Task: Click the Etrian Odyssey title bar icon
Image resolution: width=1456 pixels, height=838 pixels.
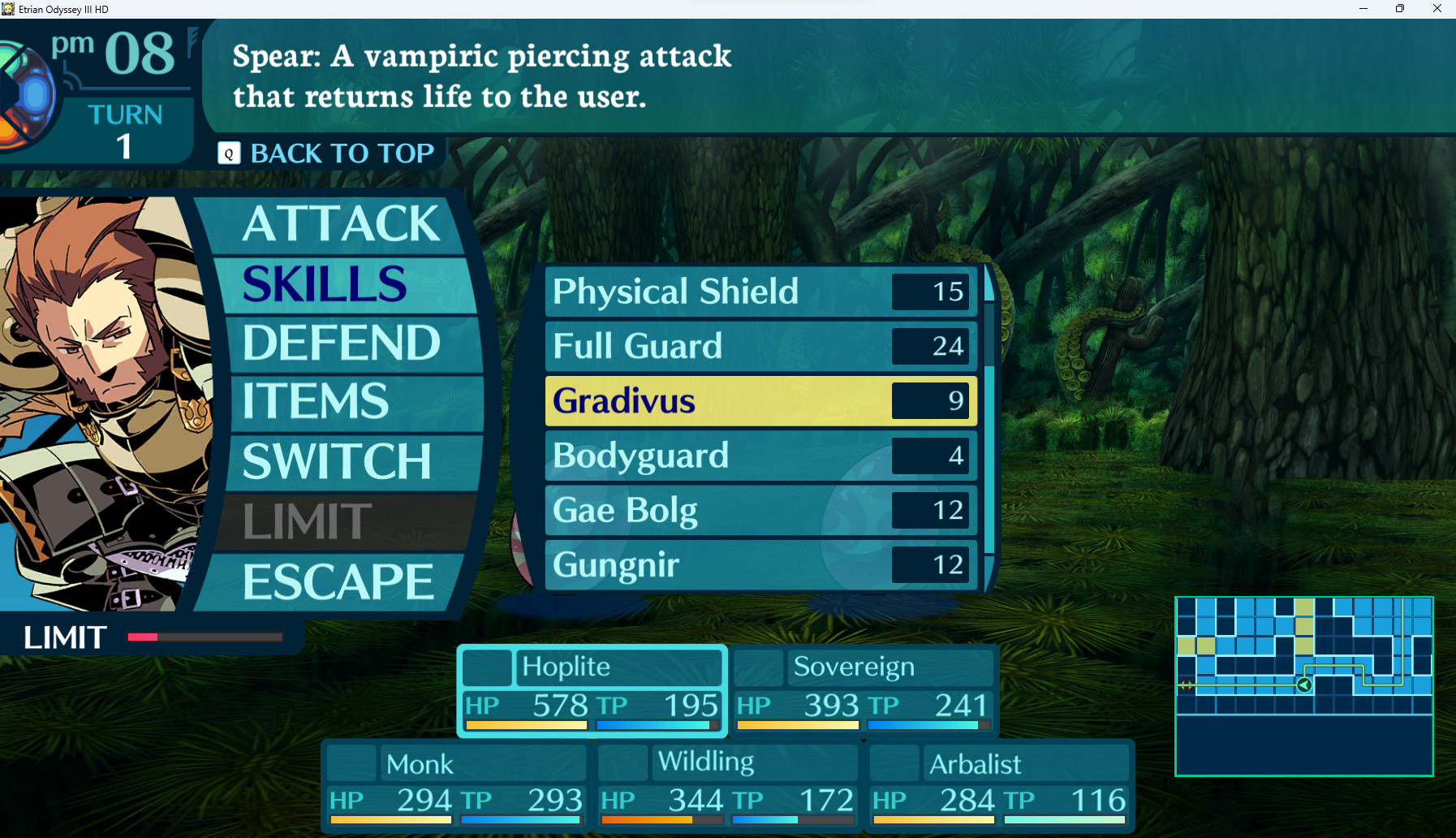Action: [9, 9]
